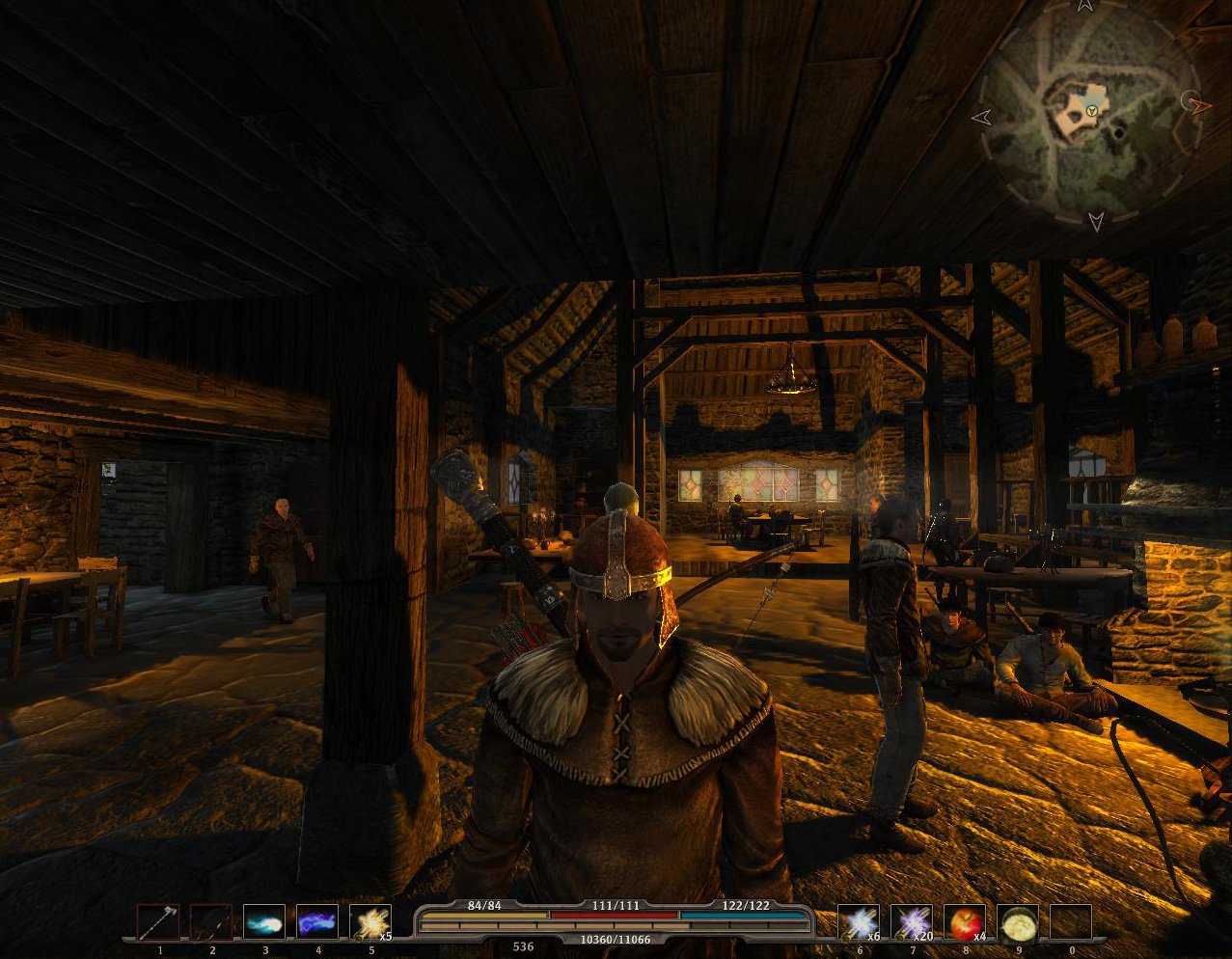The height and width of the screenshot is (959, 1232).
Task: Click the circular minimap
Action: click(1090, 116)
